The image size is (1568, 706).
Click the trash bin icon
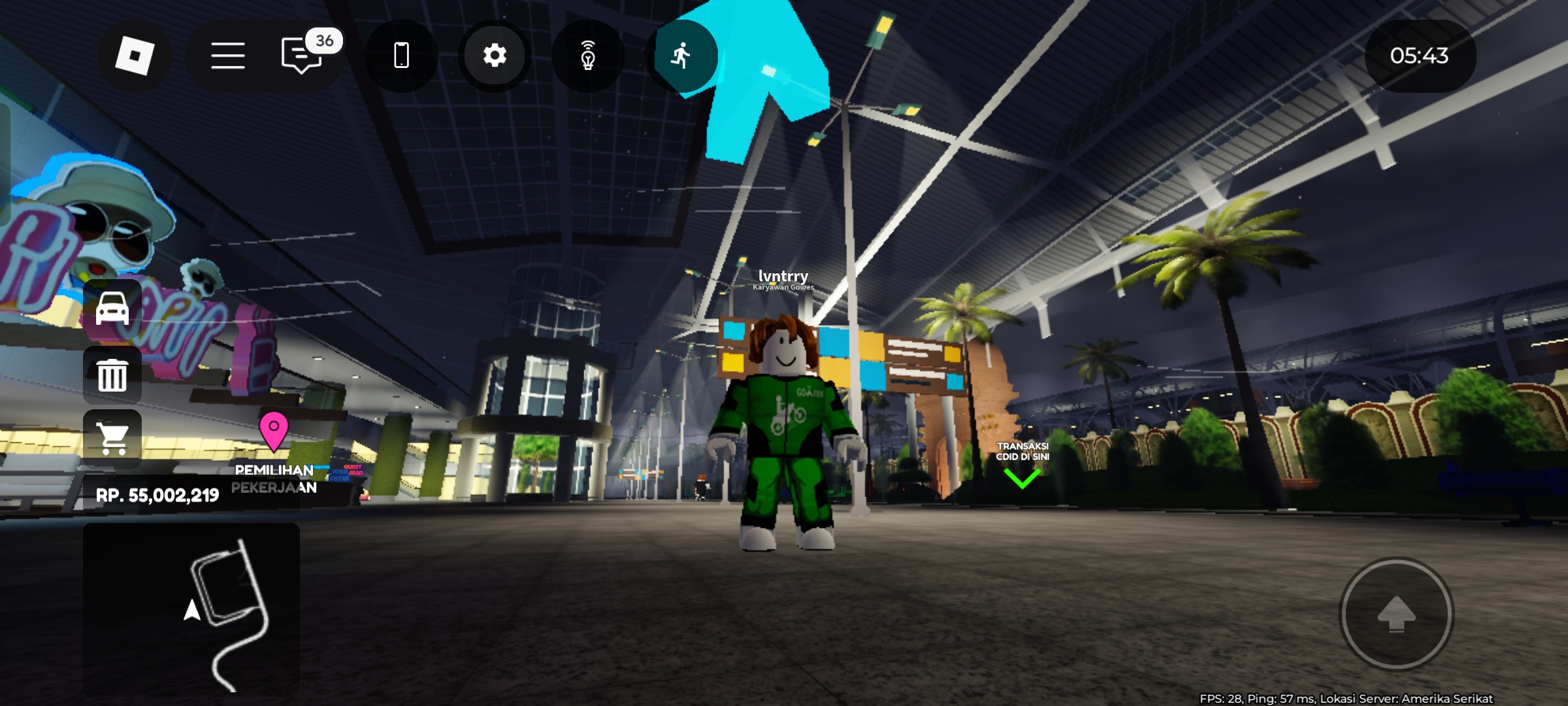(112, 375)
